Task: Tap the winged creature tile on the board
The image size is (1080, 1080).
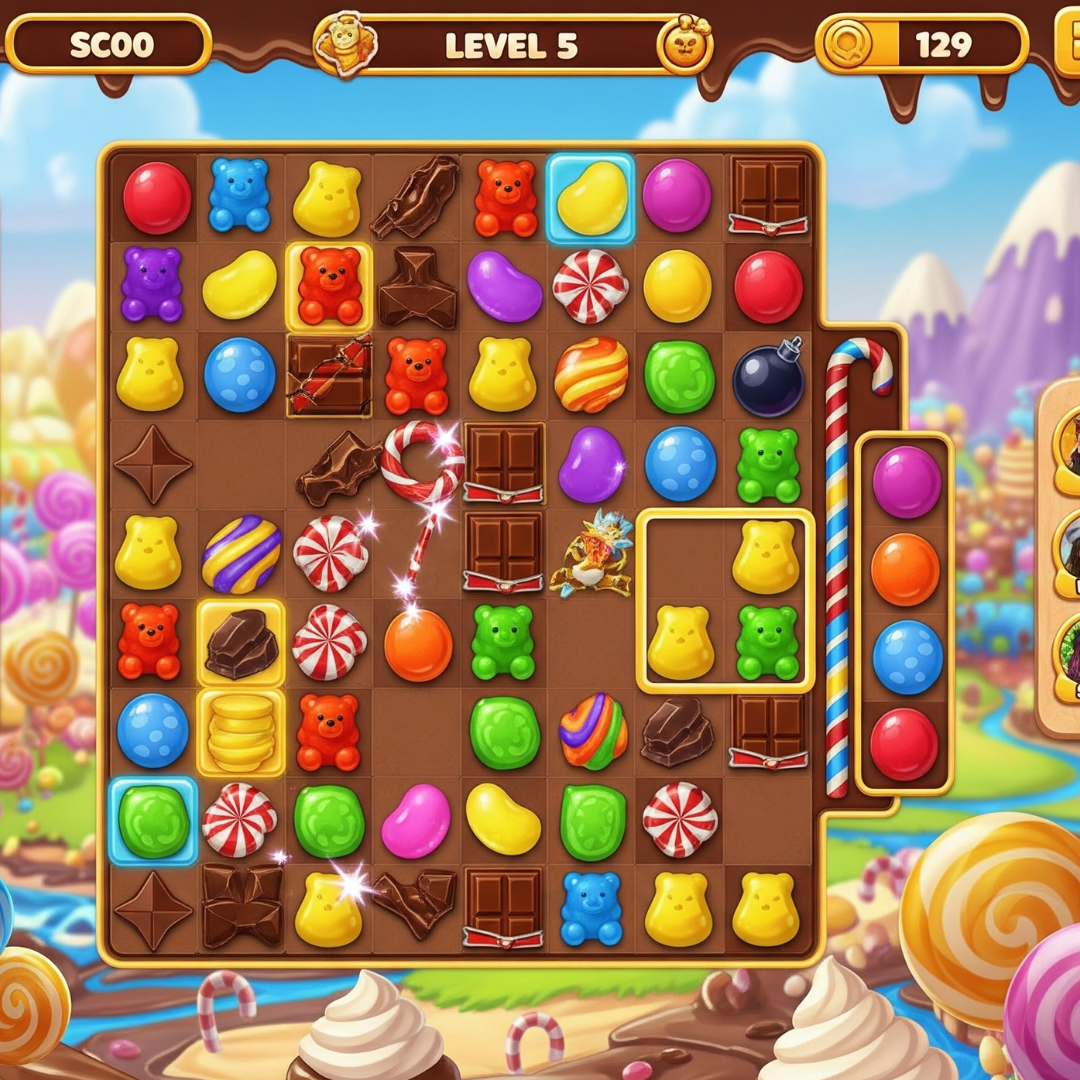Action: [593, 553]
